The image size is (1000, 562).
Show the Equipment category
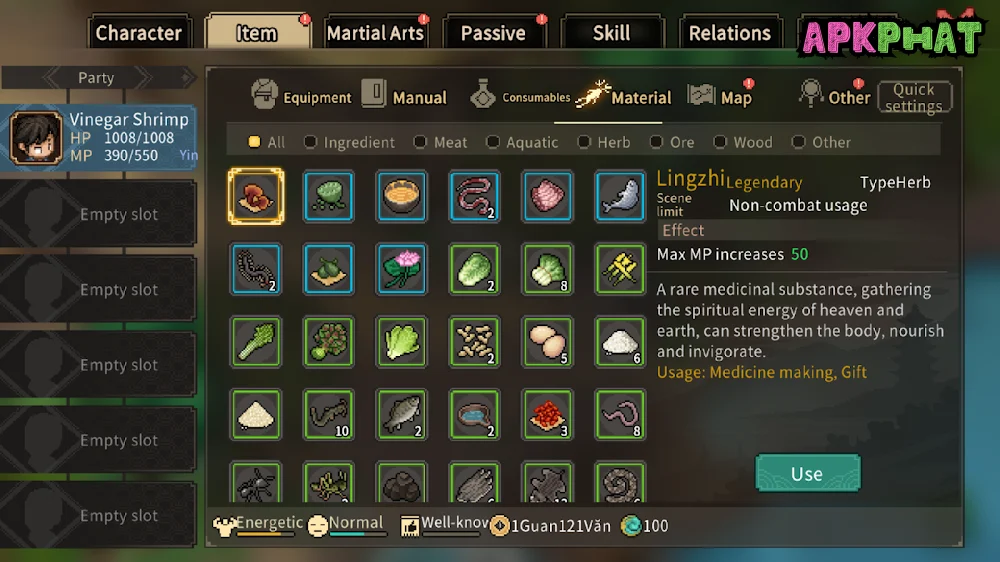pyautogui.click(x=301, y=97)
